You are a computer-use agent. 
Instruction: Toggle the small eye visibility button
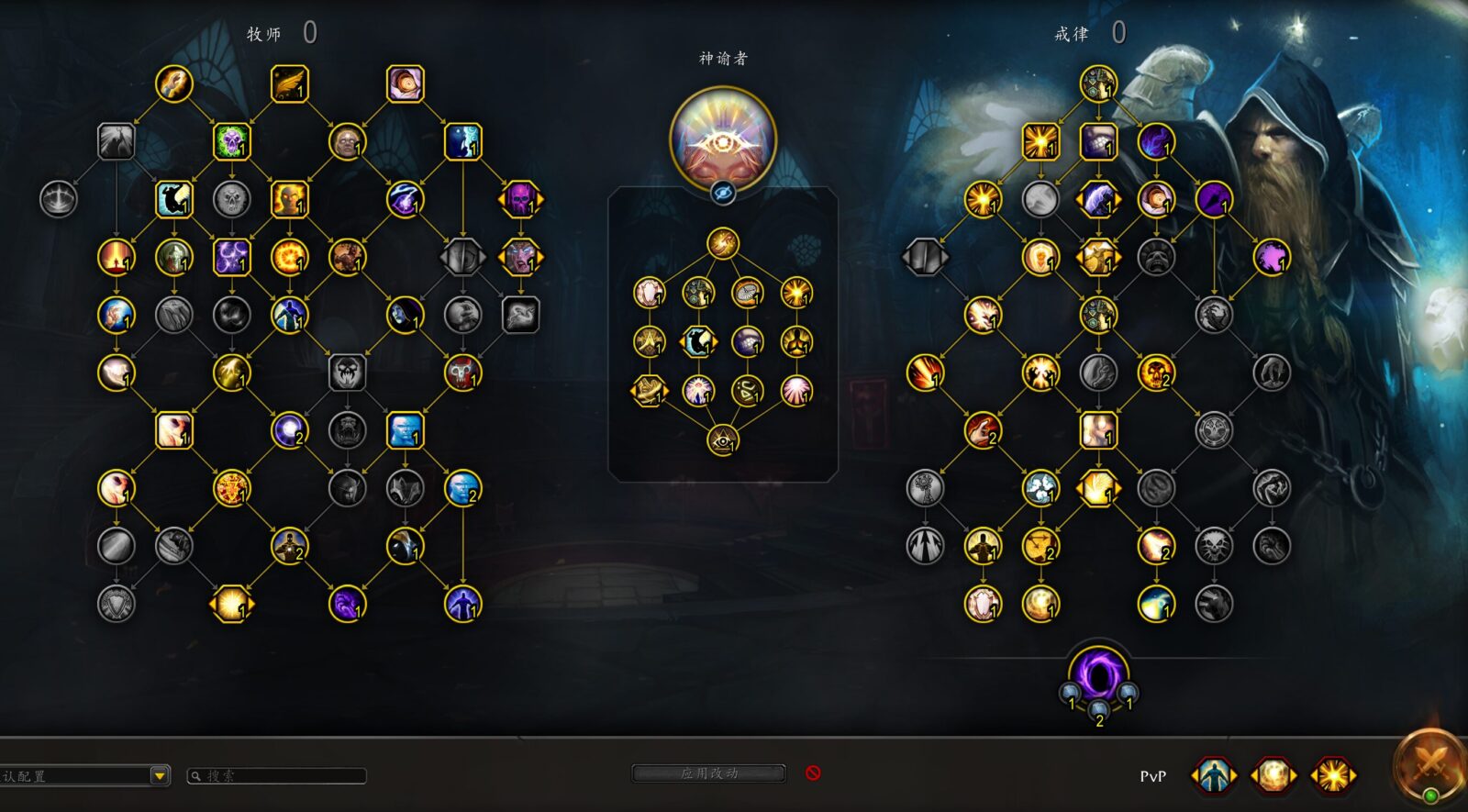click(x=723, y=193)
